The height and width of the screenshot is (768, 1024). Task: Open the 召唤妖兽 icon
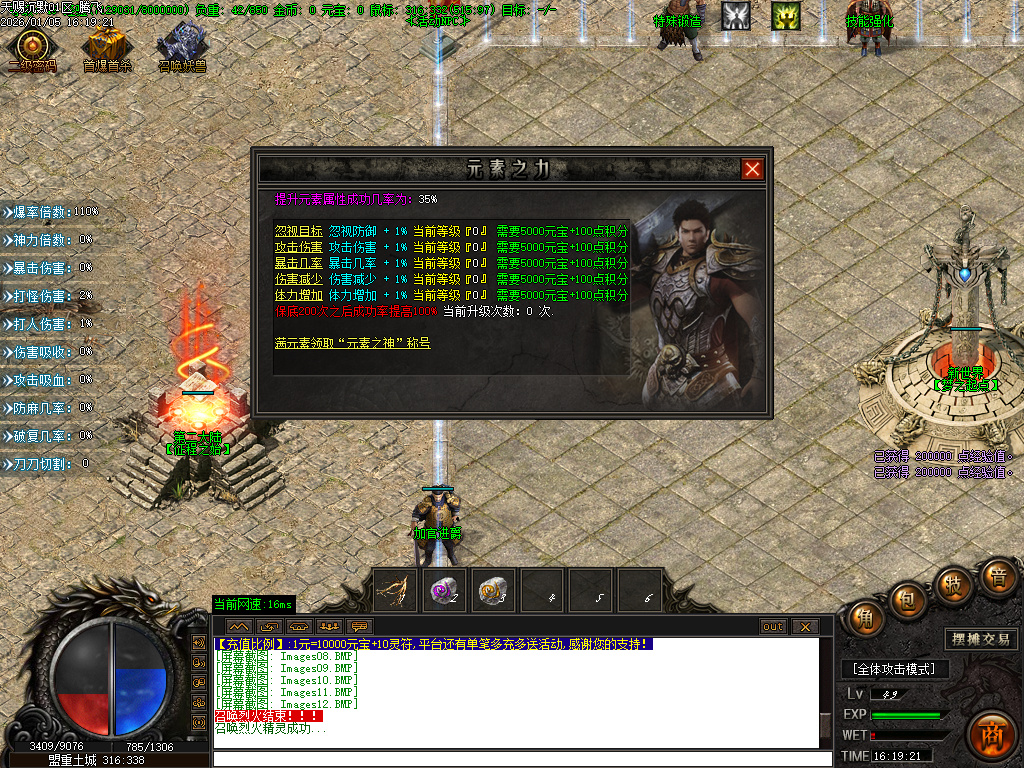tap(181, 46)
